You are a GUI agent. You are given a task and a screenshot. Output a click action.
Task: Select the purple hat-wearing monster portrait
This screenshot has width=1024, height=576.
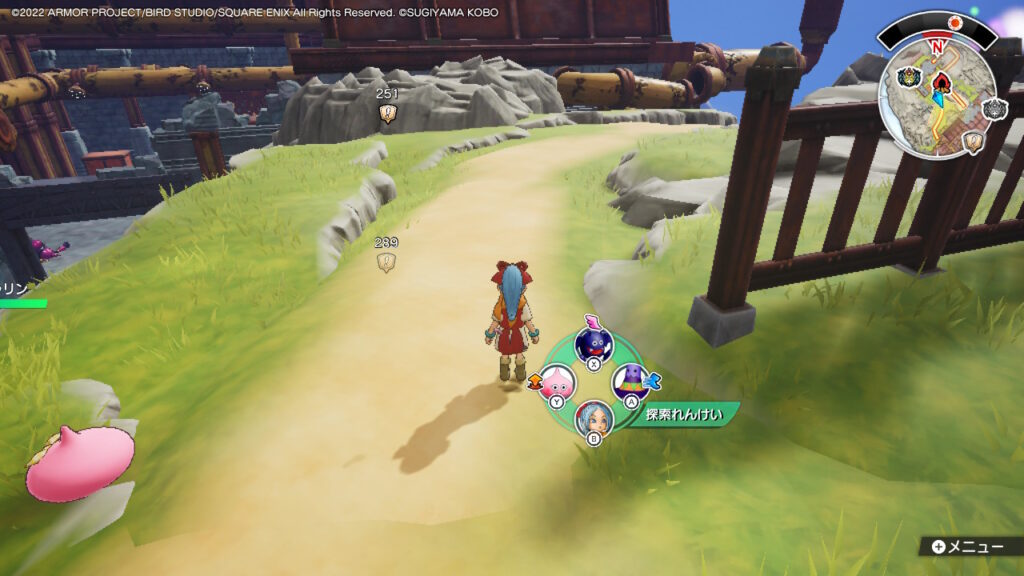tap(630, 380)
